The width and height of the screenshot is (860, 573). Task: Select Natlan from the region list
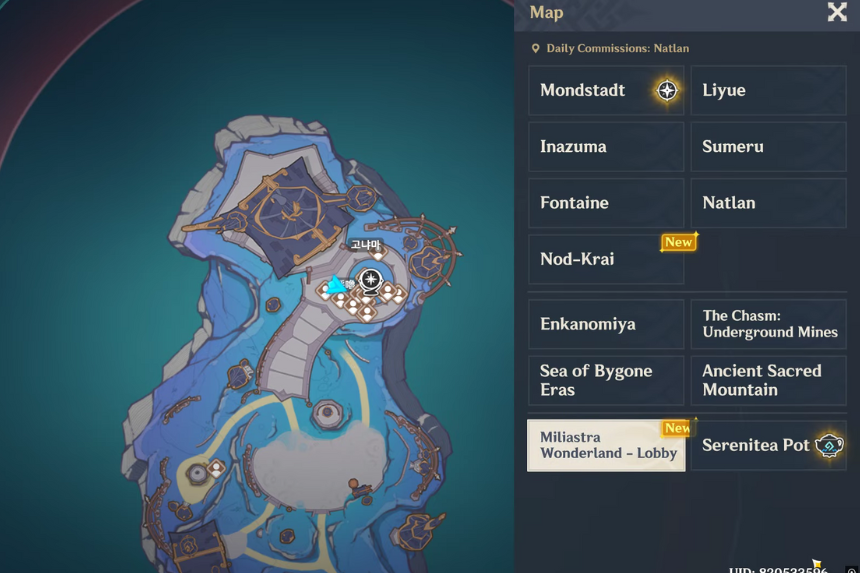768,203
